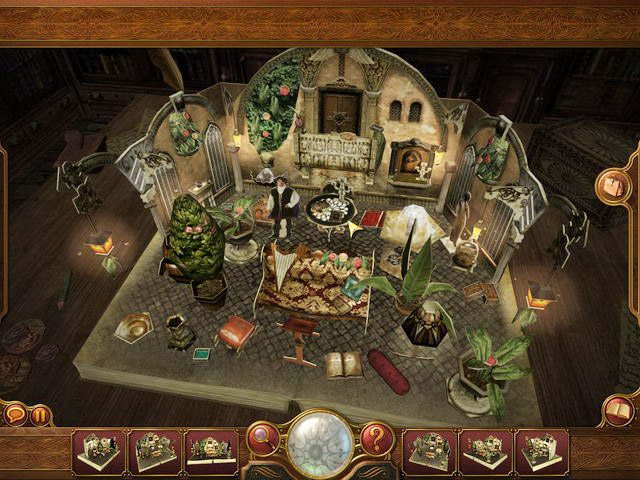Select the scene thumbnail beside the question mark
The height and width of the screenshot is (480, 640).
427,451
